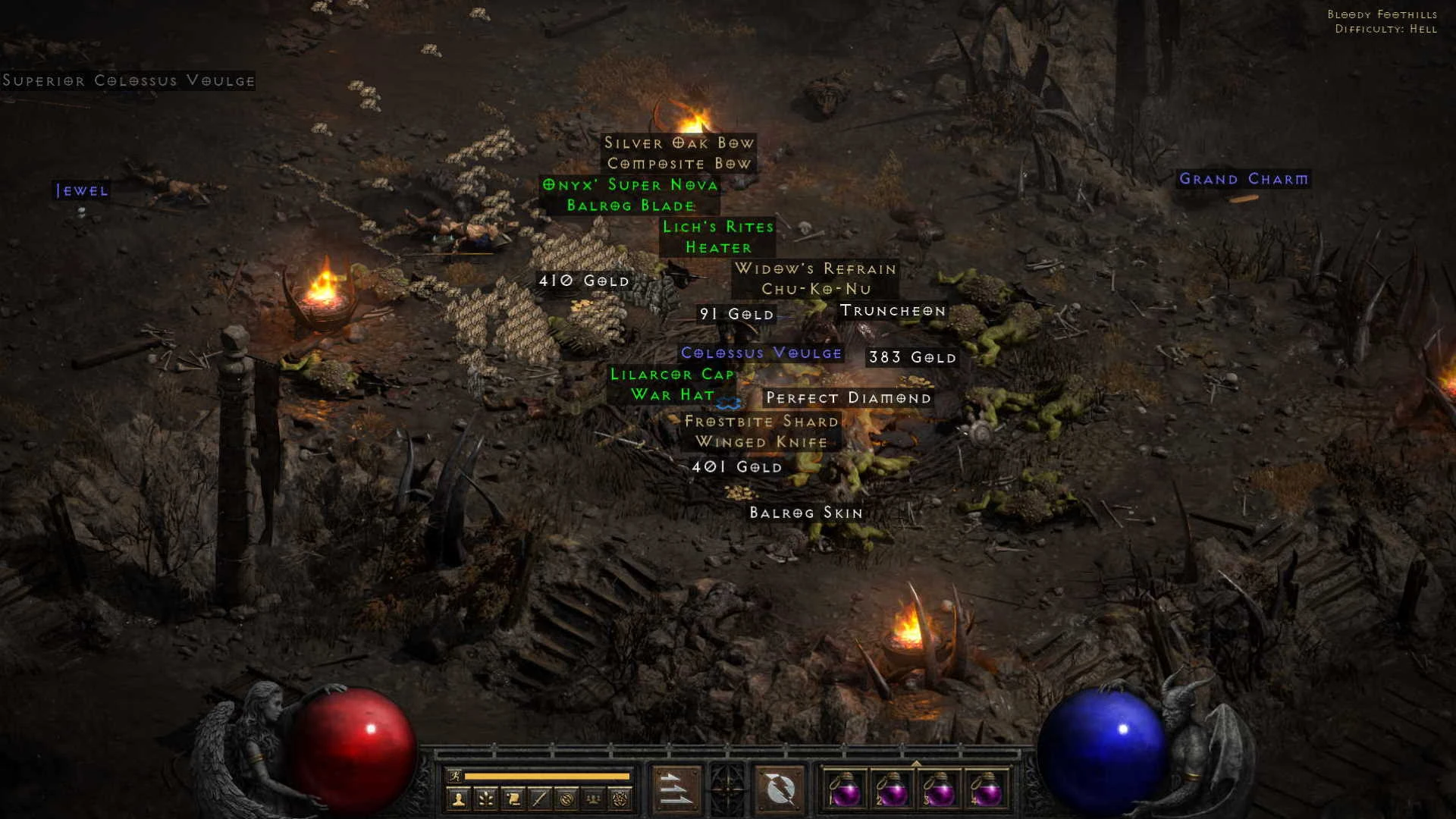The width and height of the screenshot is (1456, 819).
Task: Click the circular swirl icon beside the sword icon
Action: coord(566,799)
